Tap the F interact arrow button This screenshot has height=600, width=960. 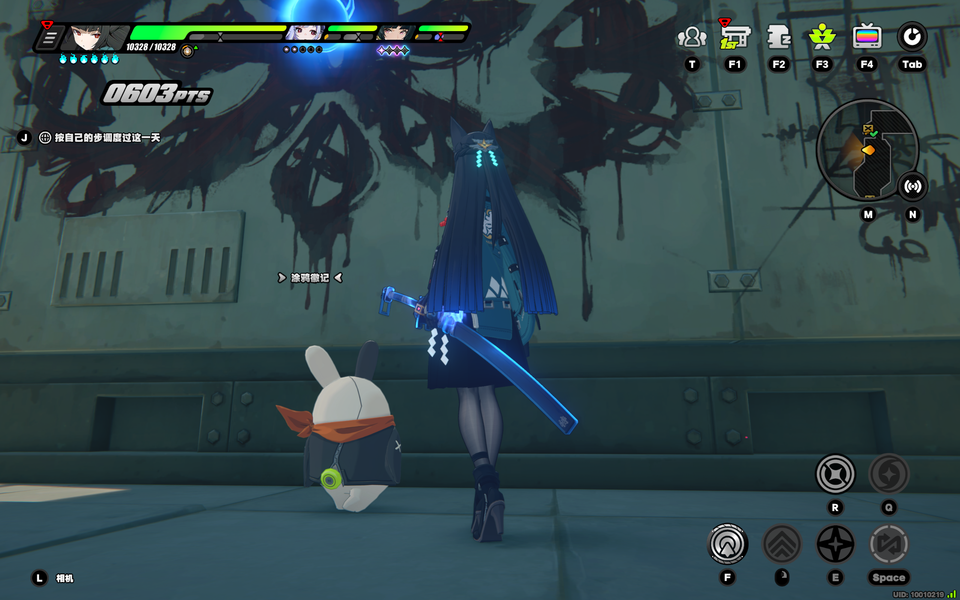pos(728,544)
